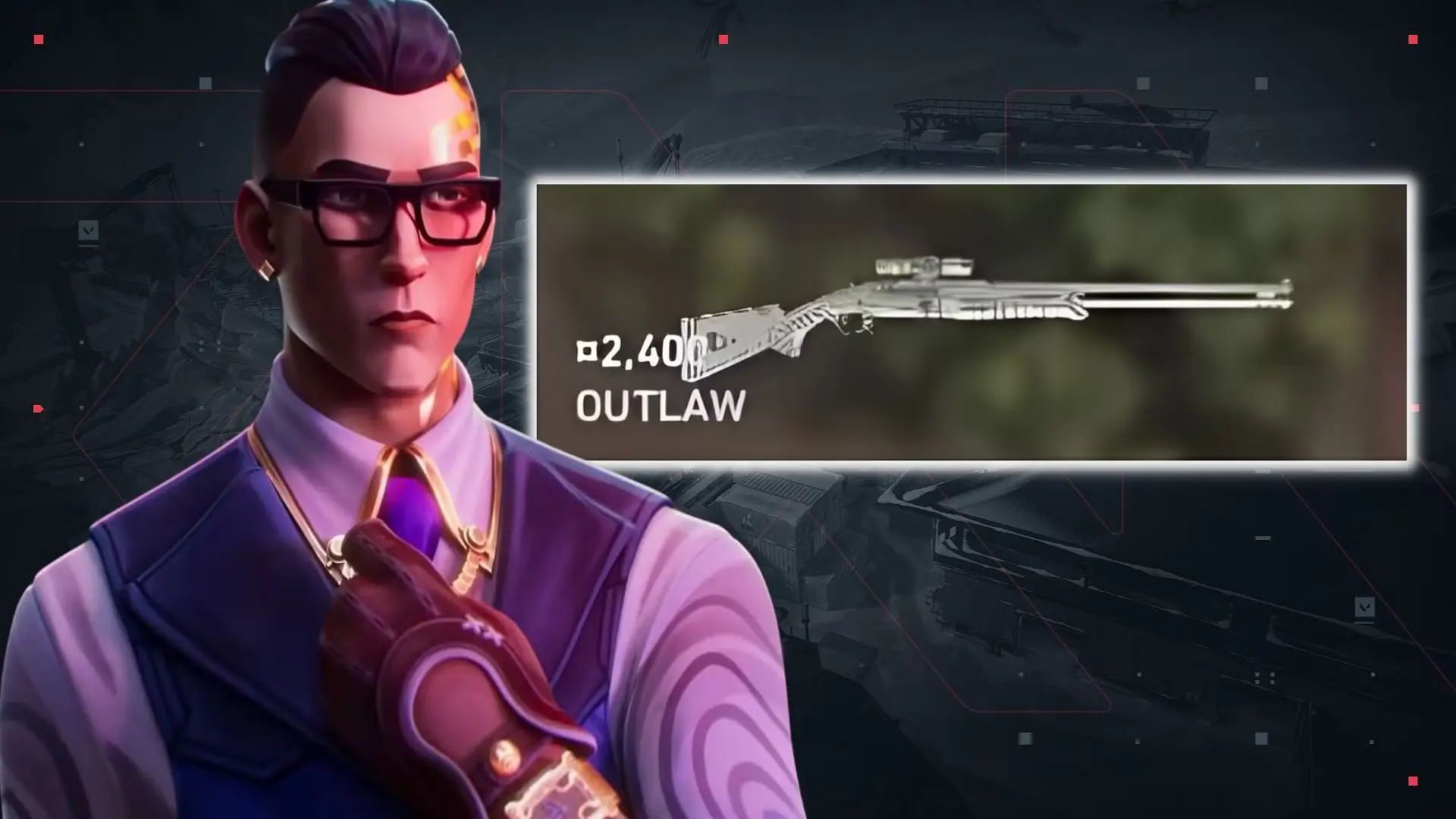
Task: Select the red diamond marker near top center
Action: coord(723,39)
